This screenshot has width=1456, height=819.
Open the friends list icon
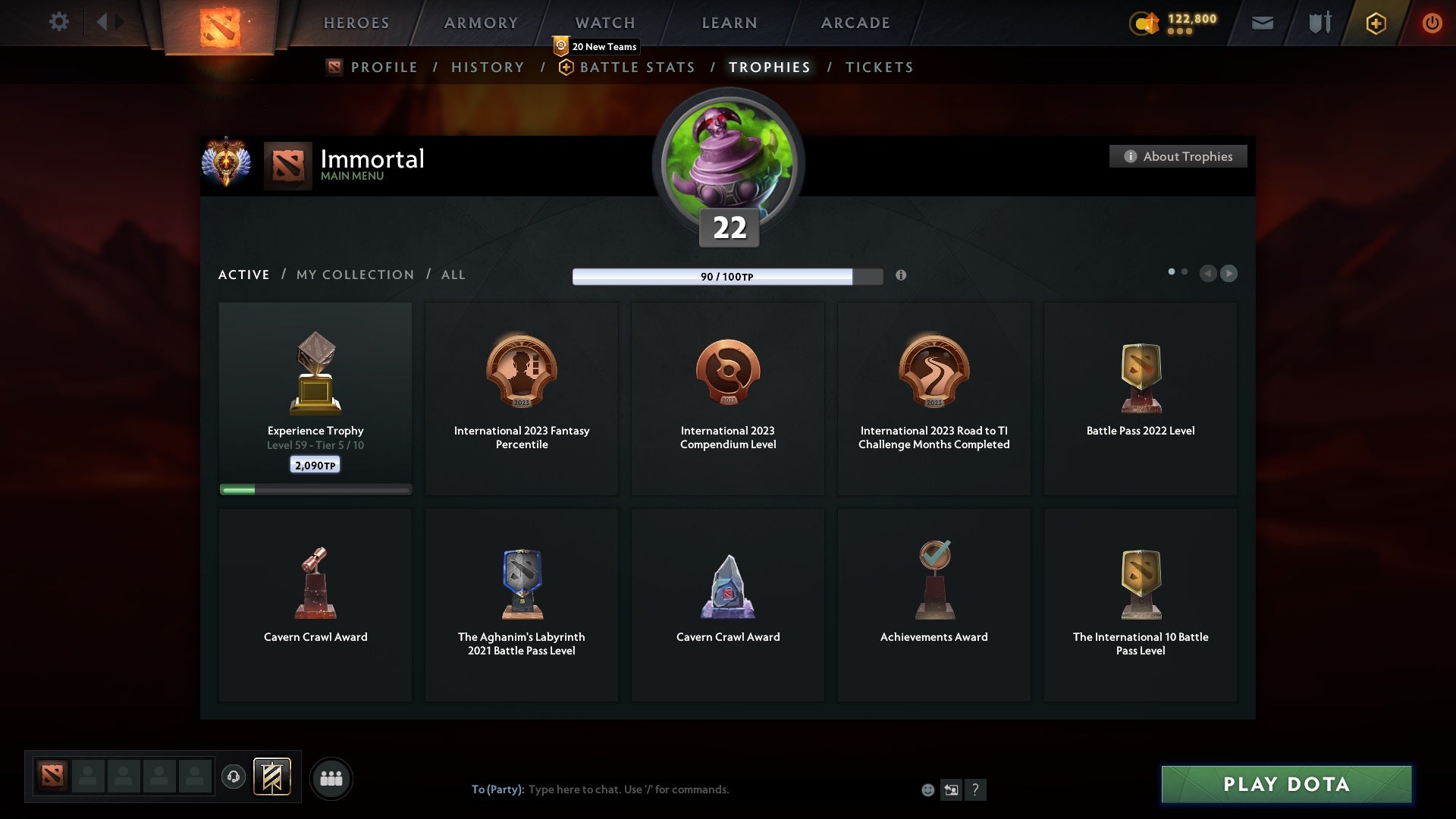pyautogui.click(x=331, y=777)
